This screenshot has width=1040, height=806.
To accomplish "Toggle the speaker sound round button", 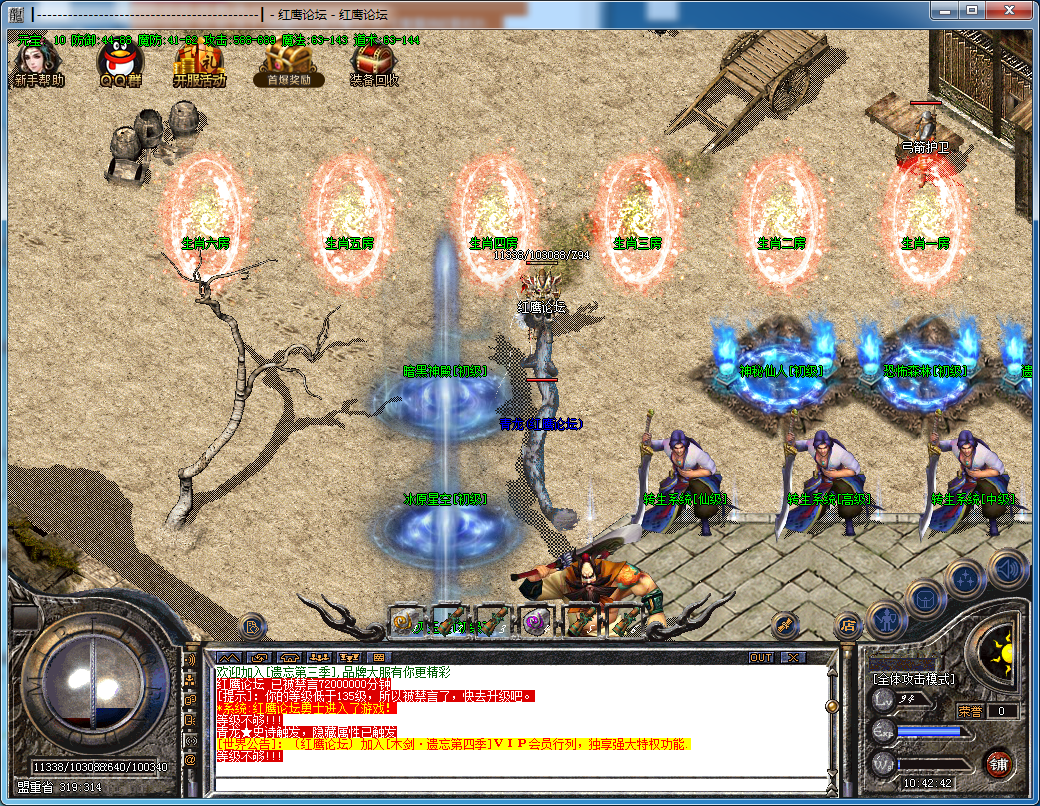I will pyautogui.click(x=1007, y=569).
